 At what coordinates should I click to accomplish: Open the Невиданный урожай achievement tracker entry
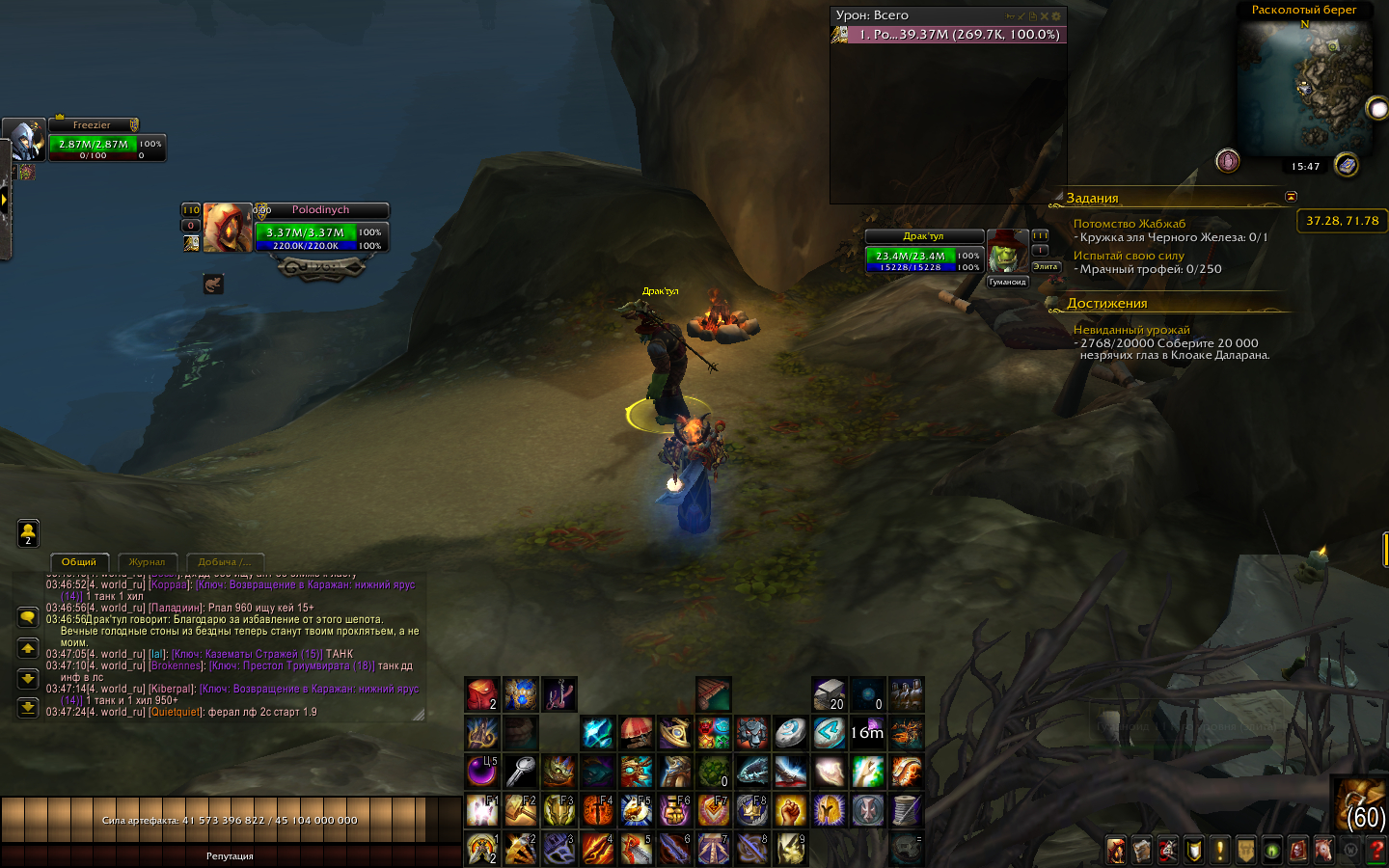pyautogui.click(x=1131, y=330)
